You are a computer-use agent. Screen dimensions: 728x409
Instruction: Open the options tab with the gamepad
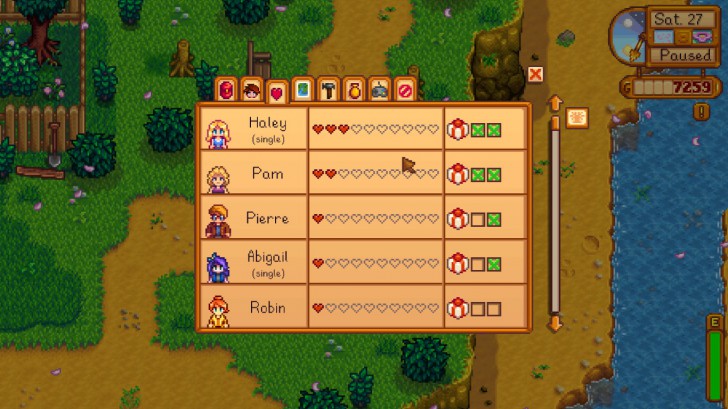click(379, 91)
